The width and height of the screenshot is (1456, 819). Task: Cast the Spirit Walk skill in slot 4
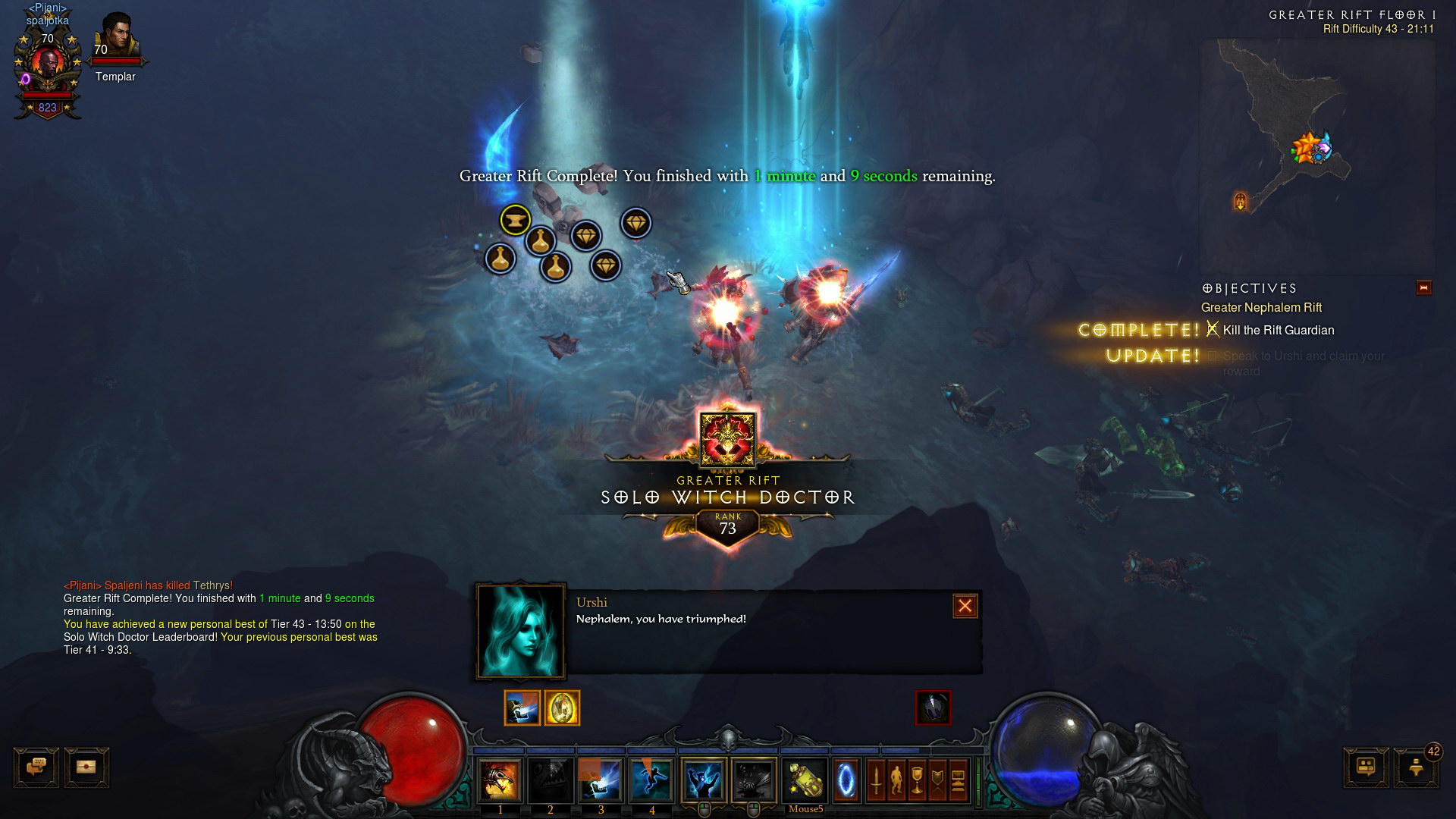[x=651, y=780]
